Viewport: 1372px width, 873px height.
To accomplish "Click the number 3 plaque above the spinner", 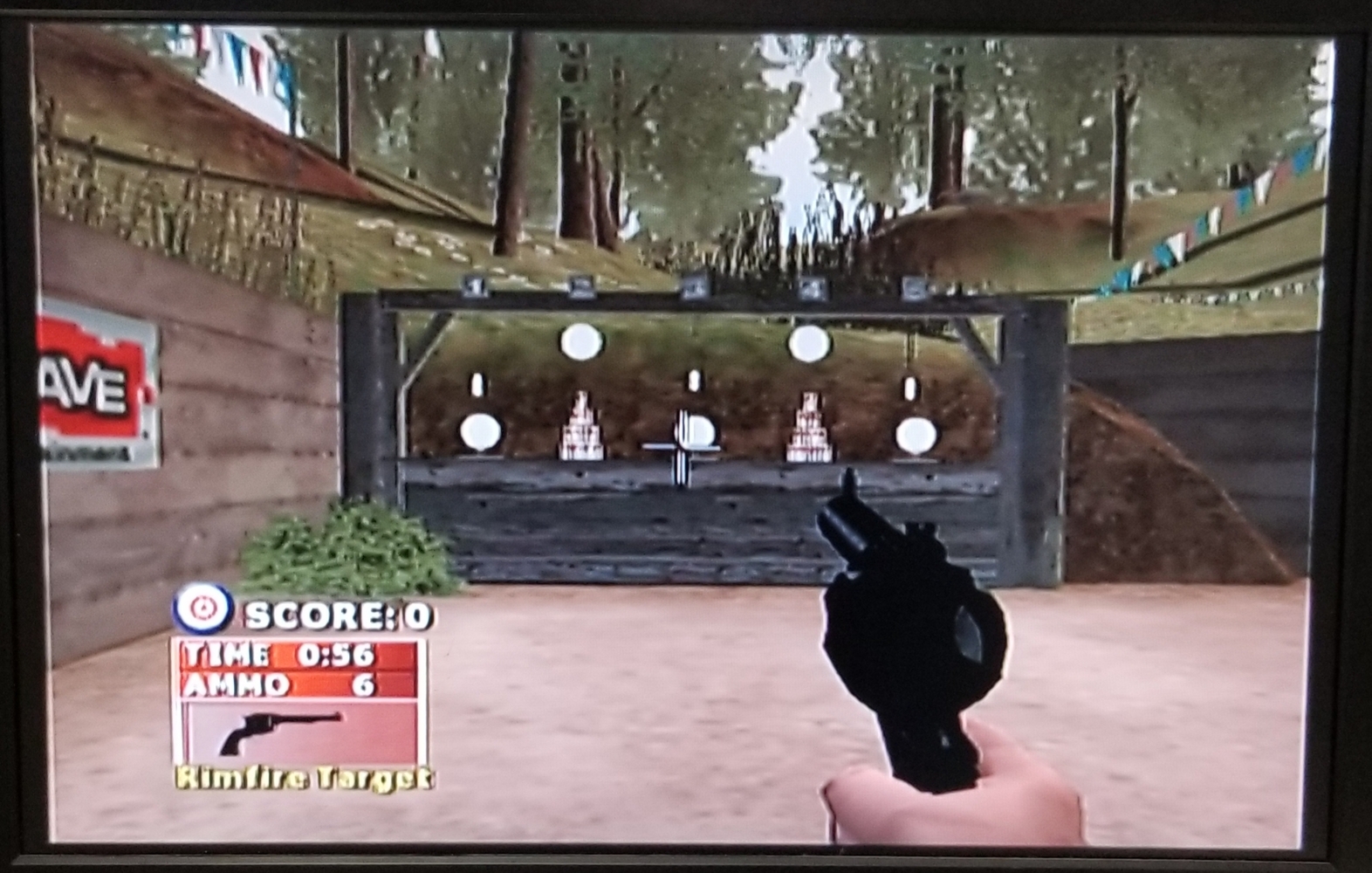I will [696, 286].
